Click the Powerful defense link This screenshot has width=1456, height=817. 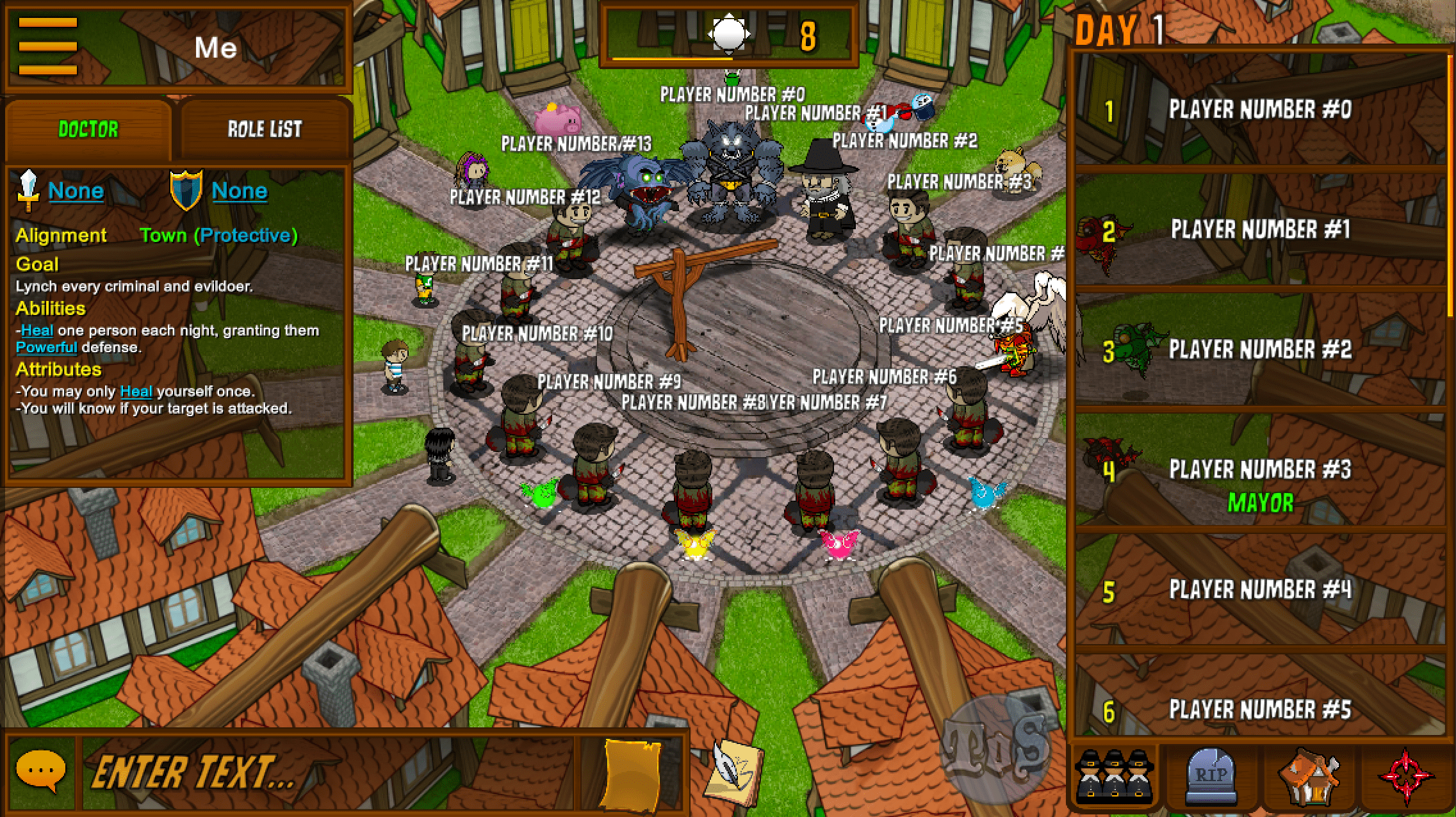coord(45,347)
